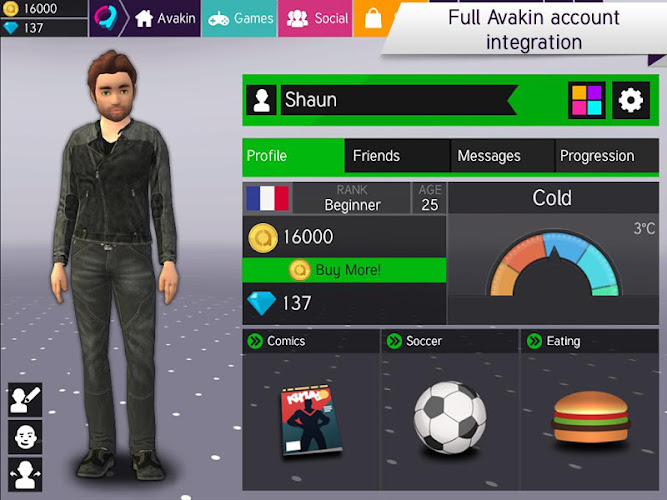Show the Progression tab
This screenshot has width=667, height=500.
[607, 156]
